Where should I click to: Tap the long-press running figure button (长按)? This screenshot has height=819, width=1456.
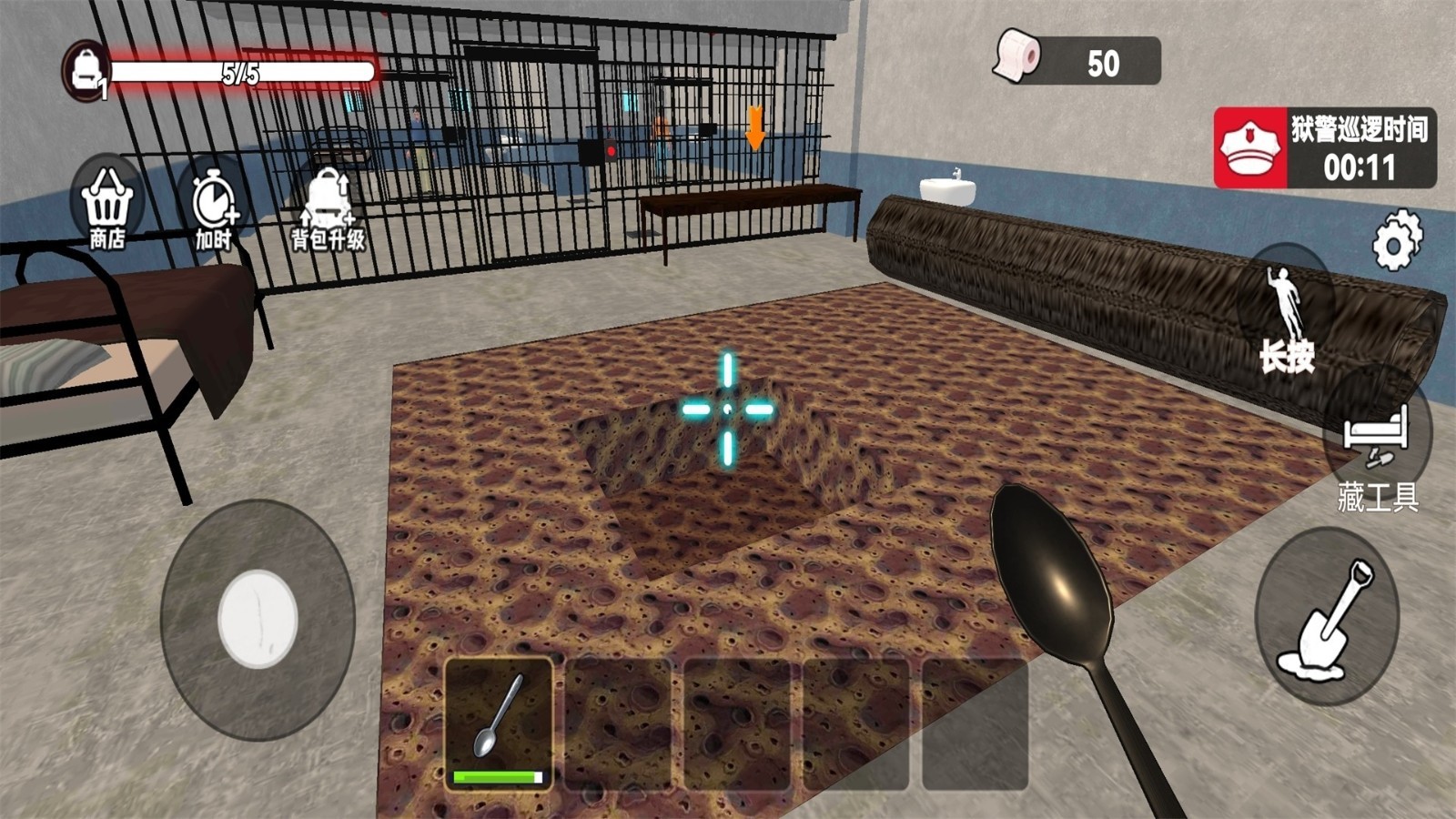1287,314
